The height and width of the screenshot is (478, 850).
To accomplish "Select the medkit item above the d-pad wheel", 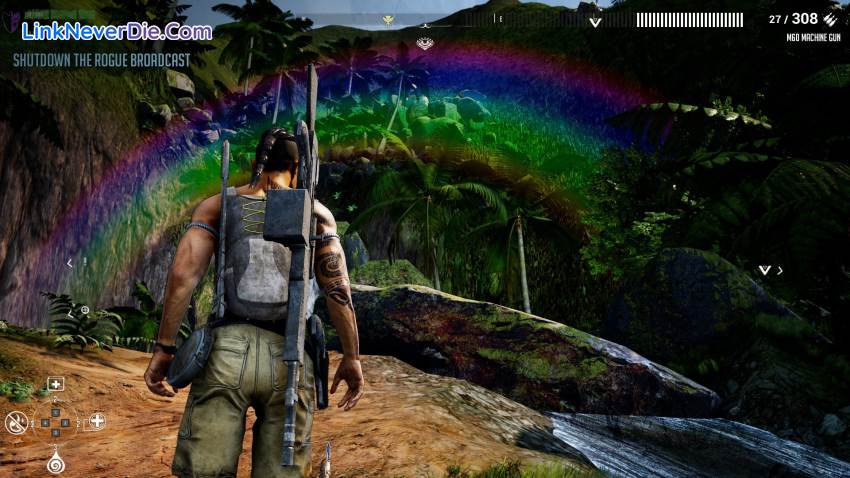I will pos(56,383).
